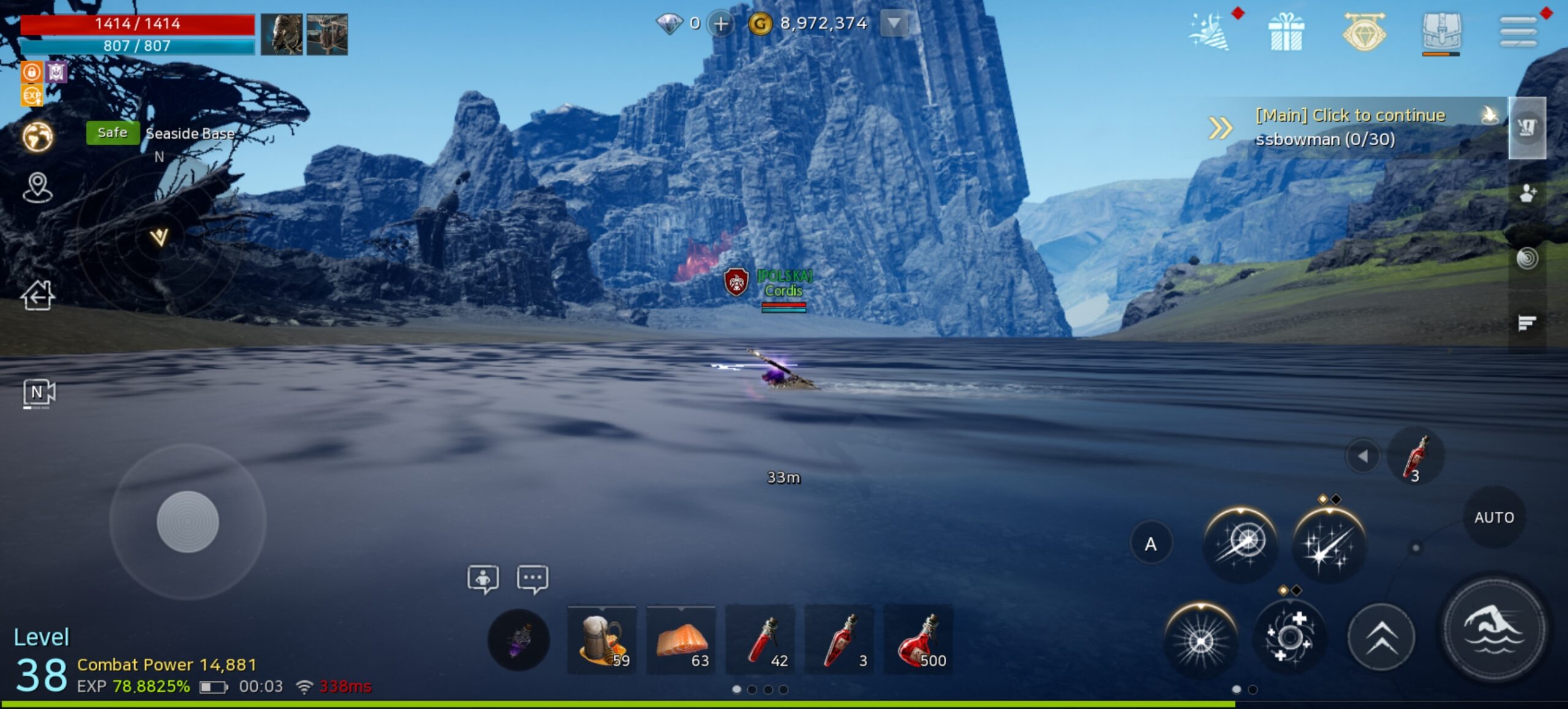Viewport: 1568px width, 709px height.
Task: Expand the currency dropdown arrow
Action: (x=894, y=24)
